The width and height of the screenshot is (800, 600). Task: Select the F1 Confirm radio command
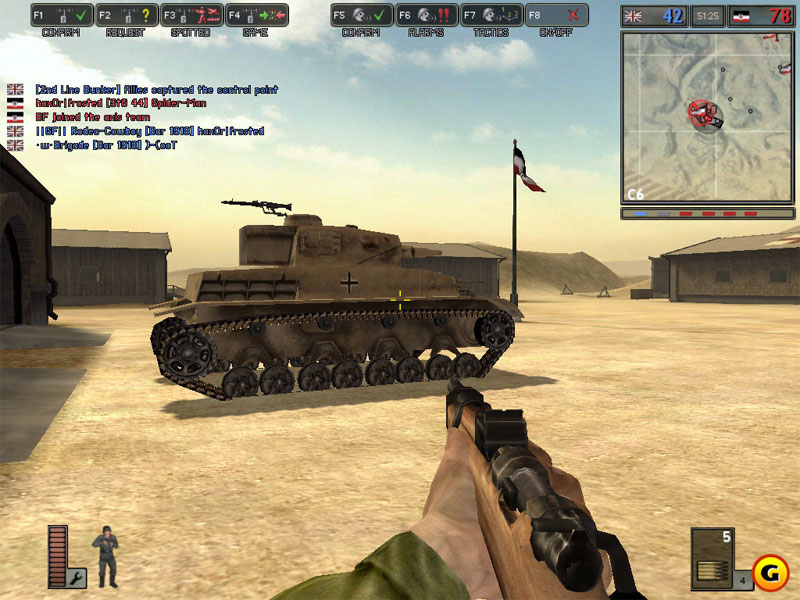61,16
